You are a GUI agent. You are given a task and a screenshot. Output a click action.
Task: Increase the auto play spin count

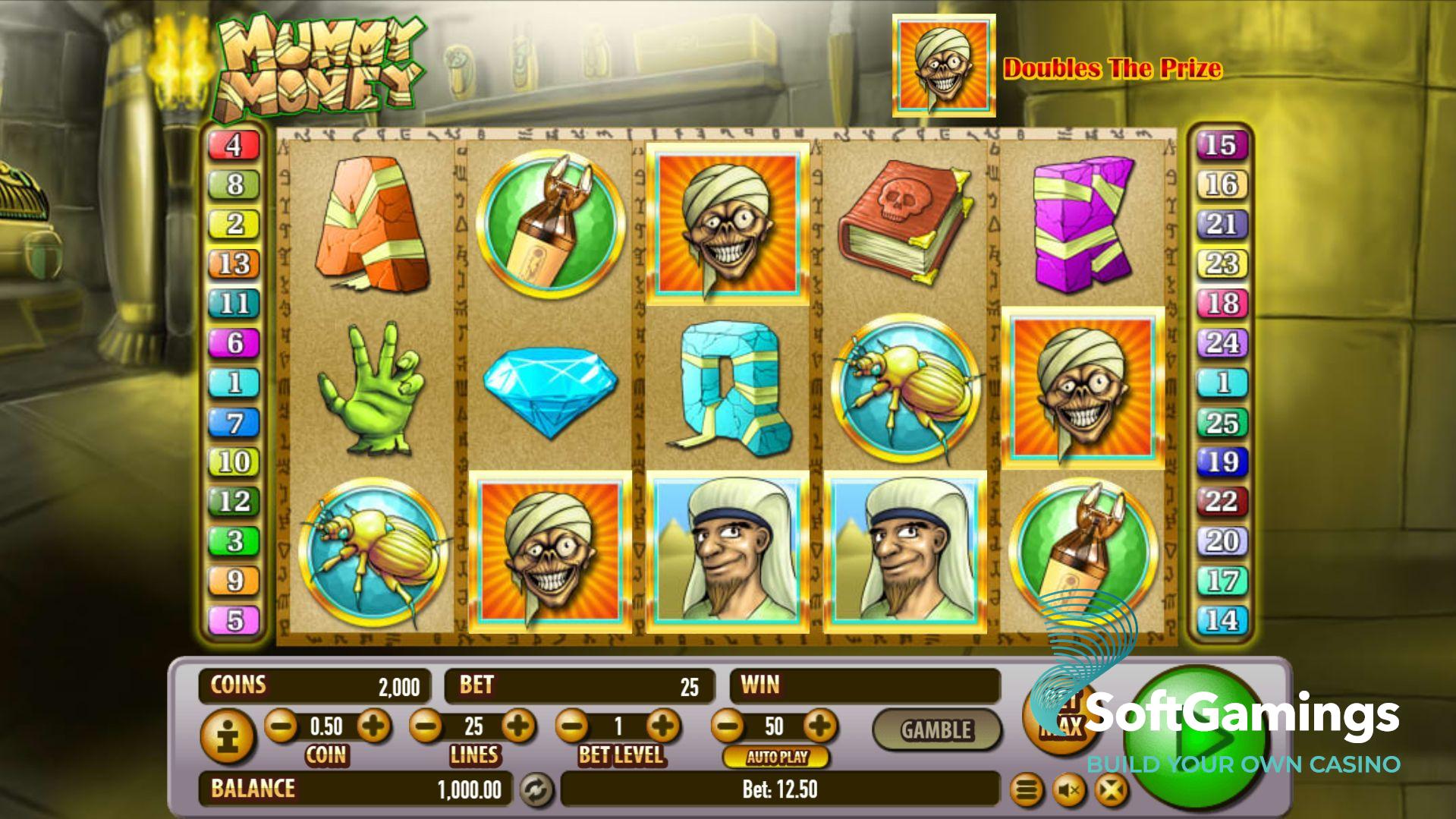click(819, 726)
